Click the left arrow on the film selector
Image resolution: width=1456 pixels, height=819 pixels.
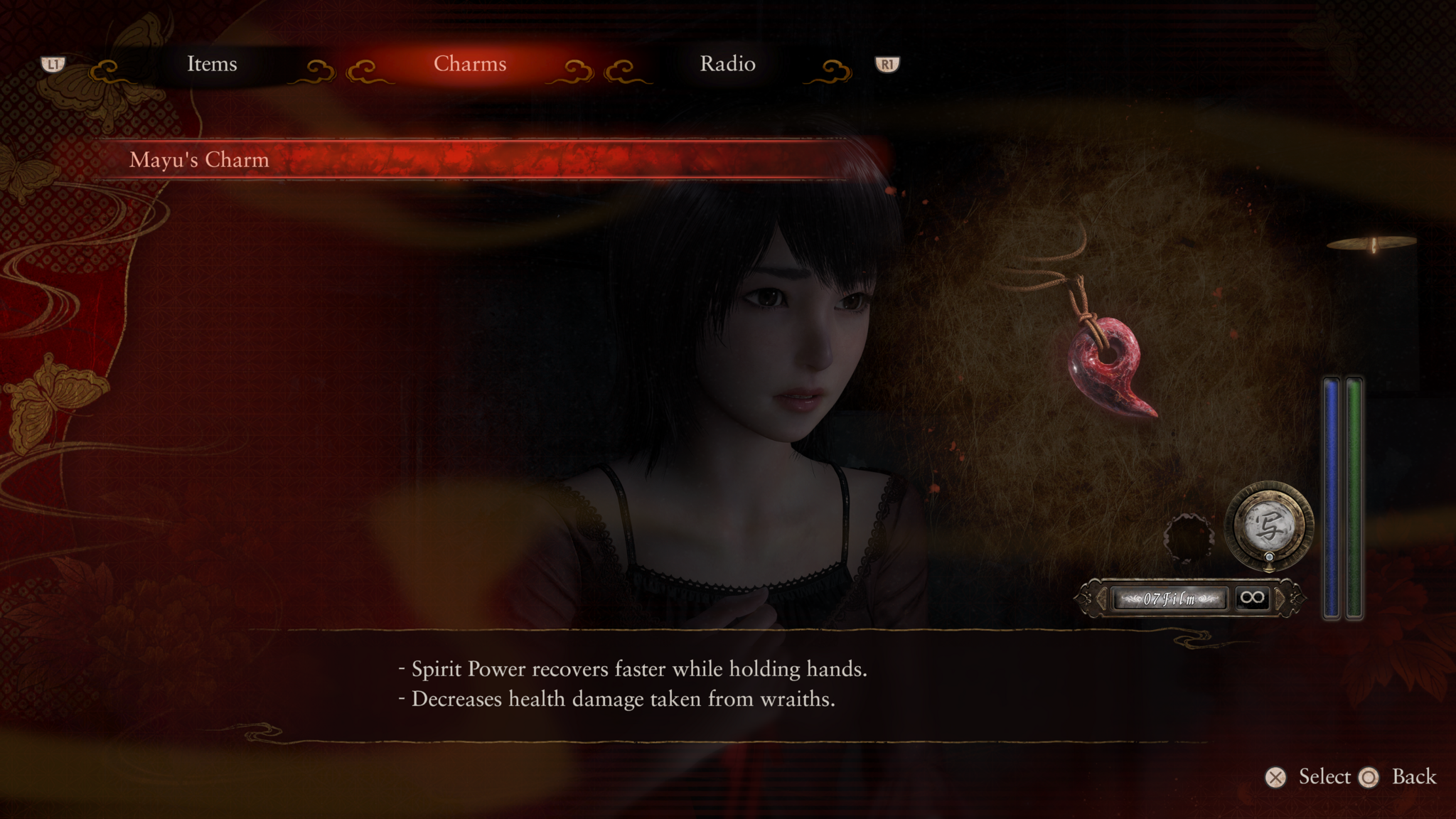click(1101, 599)
